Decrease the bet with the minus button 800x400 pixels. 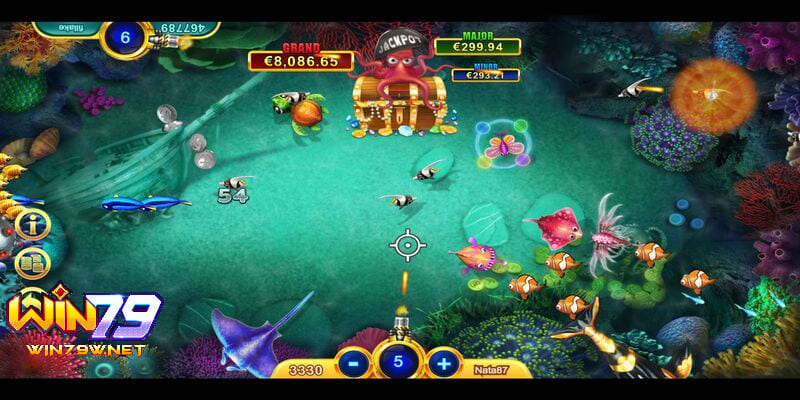point(351,361)
